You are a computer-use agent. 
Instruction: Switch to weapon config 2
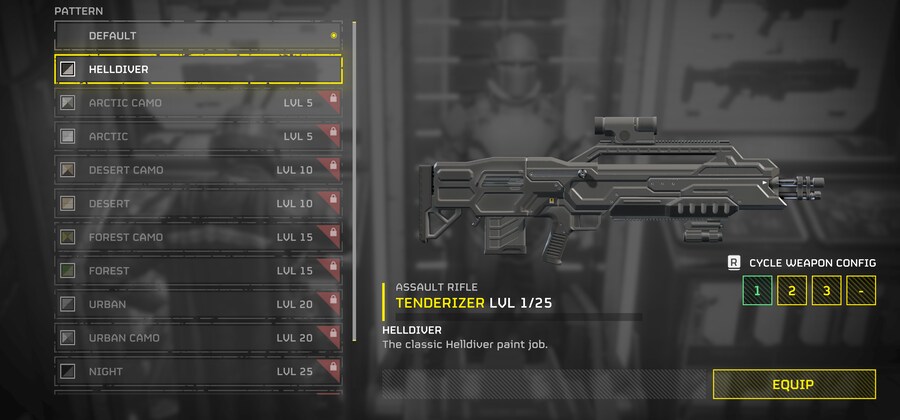[792, 291]
